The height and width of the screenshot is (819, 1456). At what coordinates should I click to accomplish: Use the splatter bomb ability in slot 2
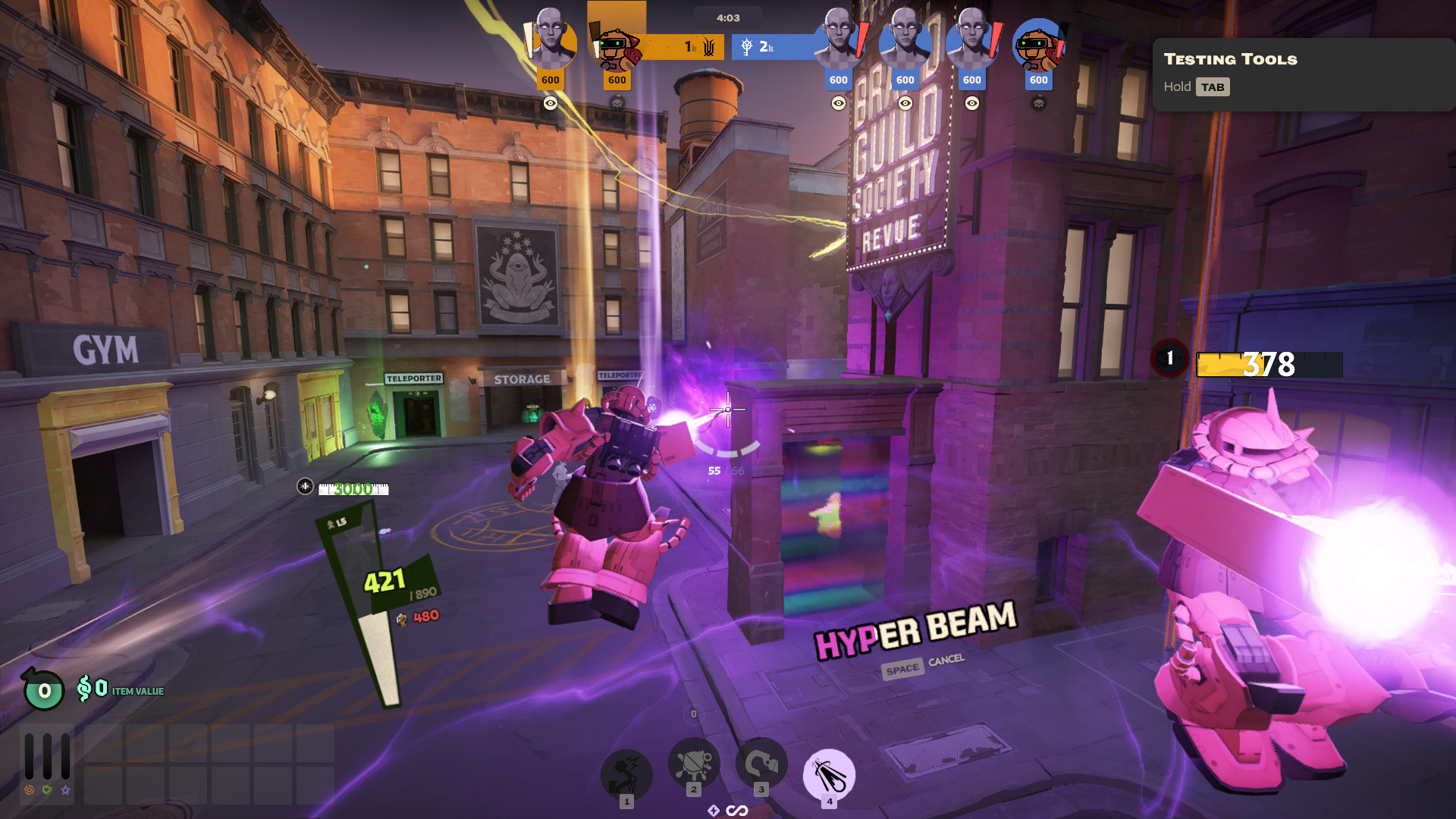693,763
